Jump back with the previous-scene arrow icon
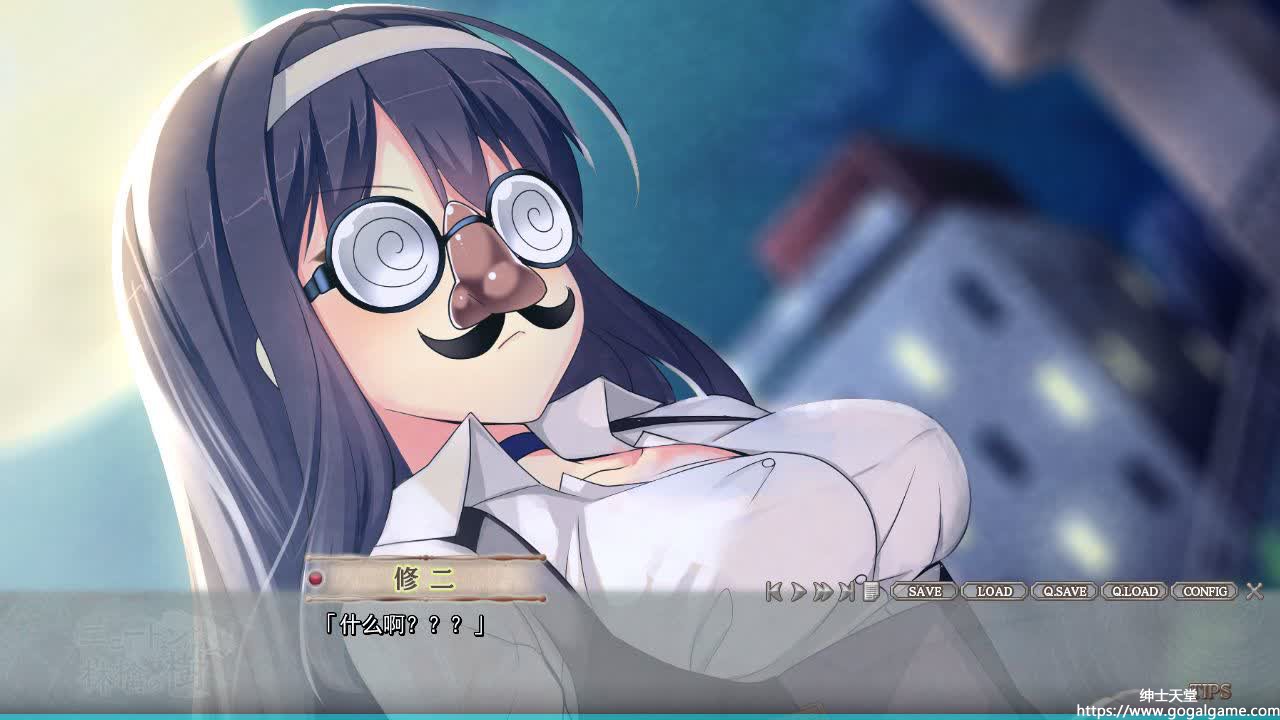The height and width of the screenshot is (720, 1280). pyautogui.click(x=773, y=592)
